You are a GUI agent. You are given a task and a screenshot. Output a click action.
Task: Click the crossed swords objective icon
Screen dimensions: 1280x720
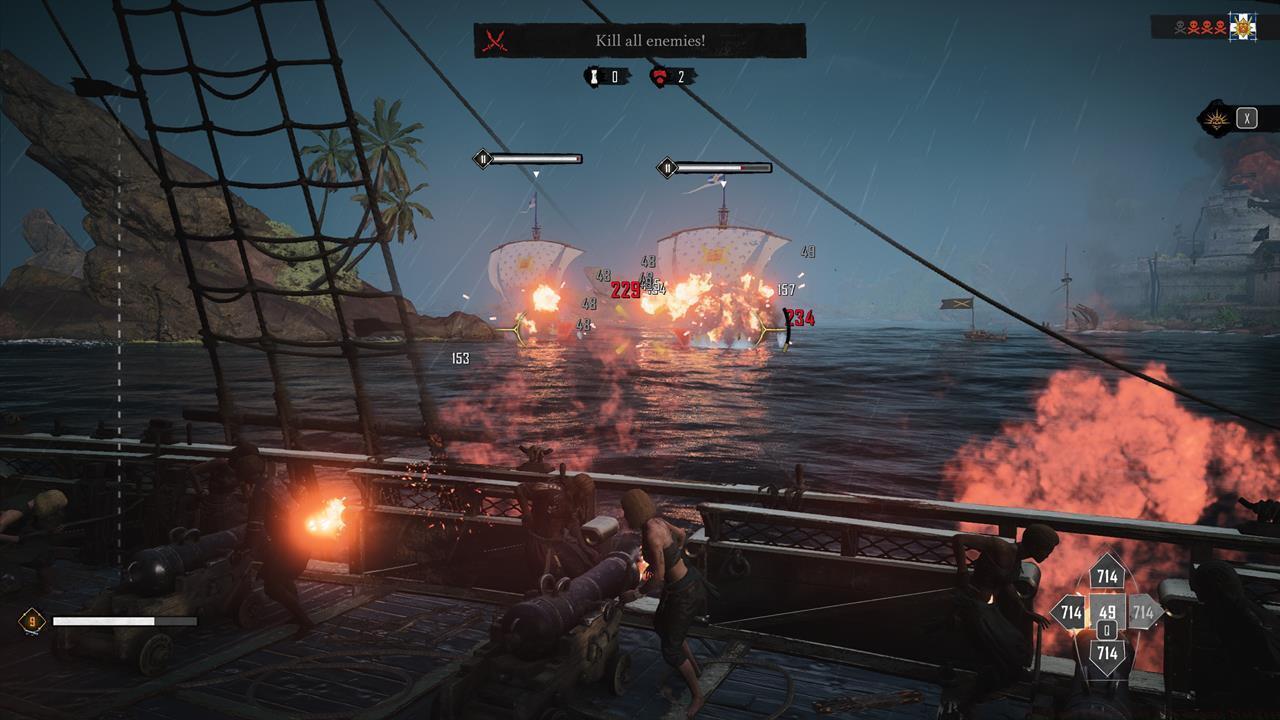[493, 41]
